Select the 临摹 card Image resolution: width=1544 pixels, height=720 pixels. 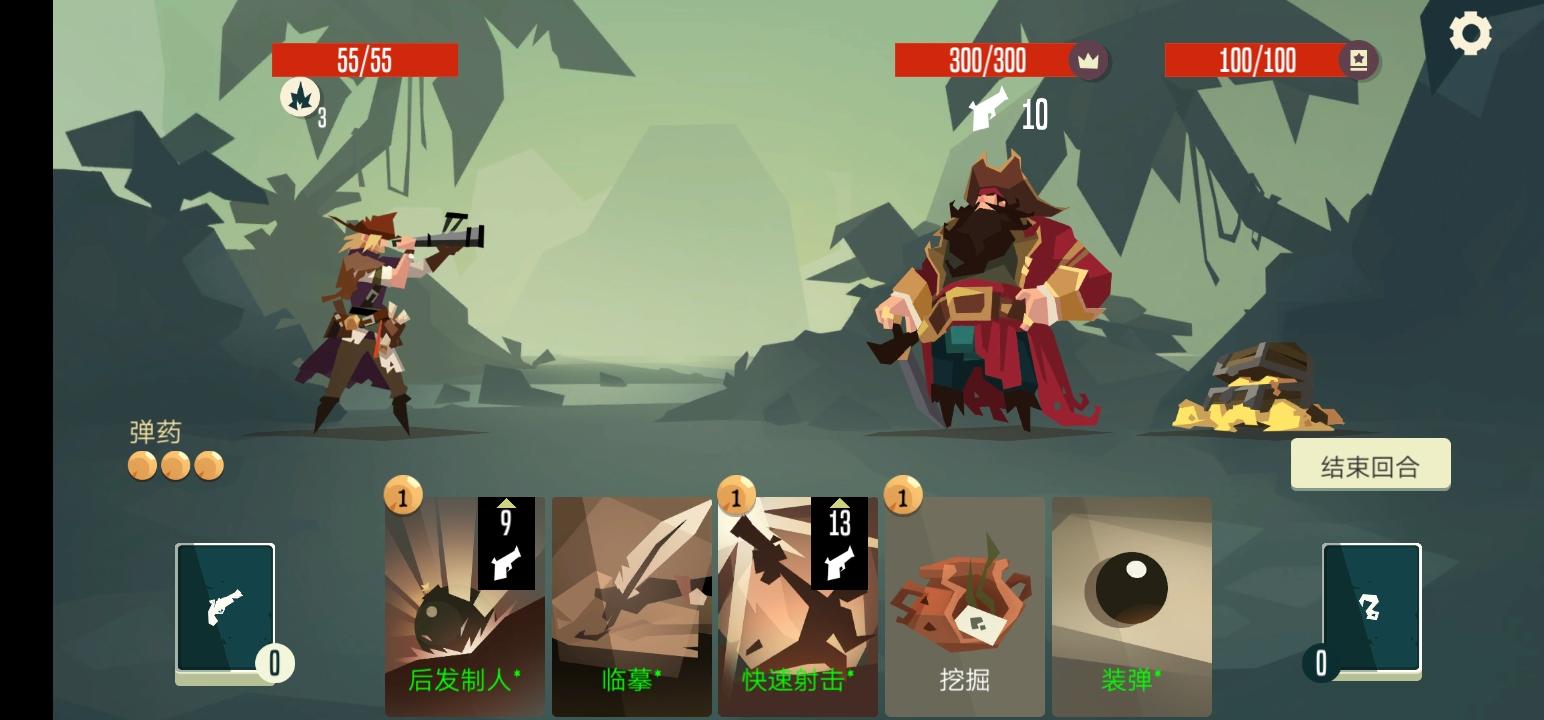pos(630,600)
